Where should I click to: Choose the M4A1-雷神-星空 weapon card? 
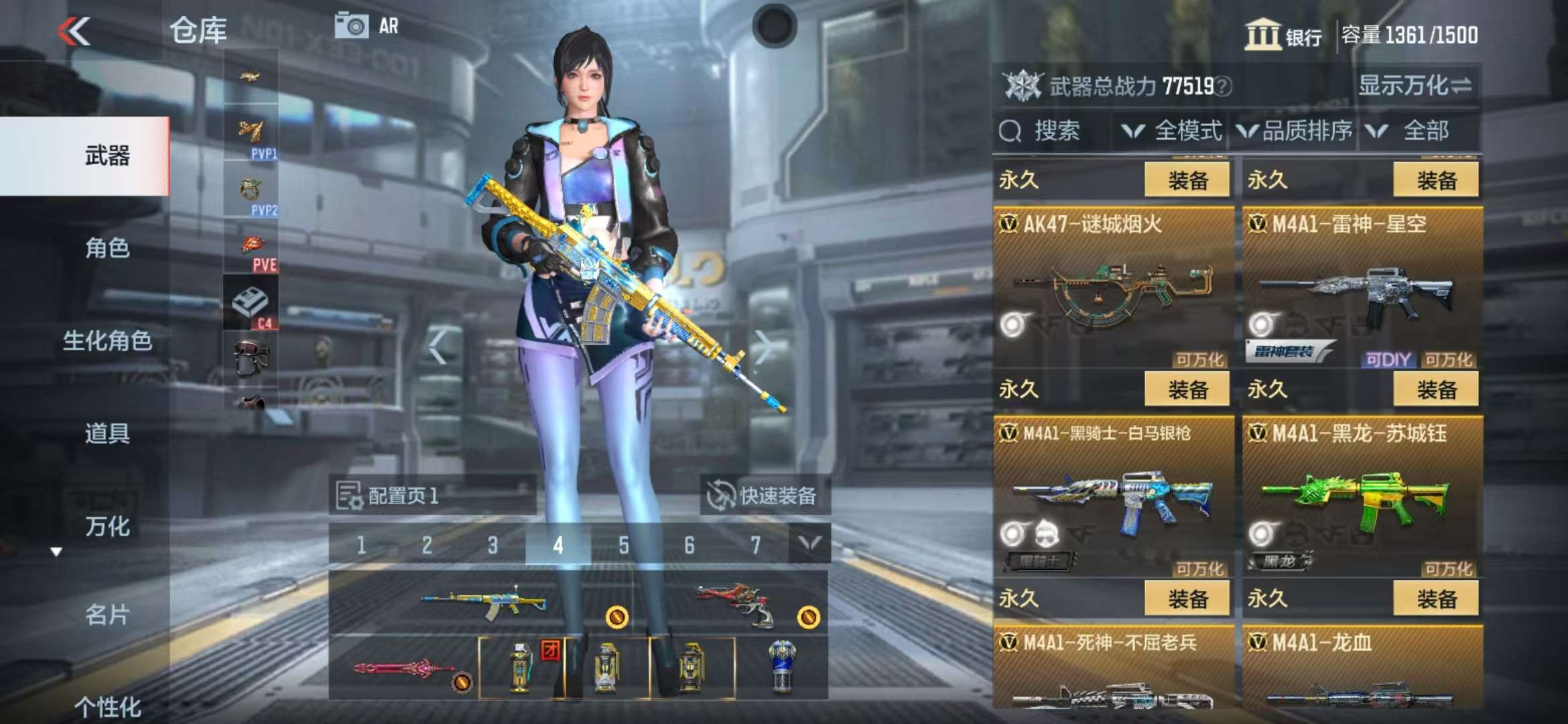coord(1362,288)
